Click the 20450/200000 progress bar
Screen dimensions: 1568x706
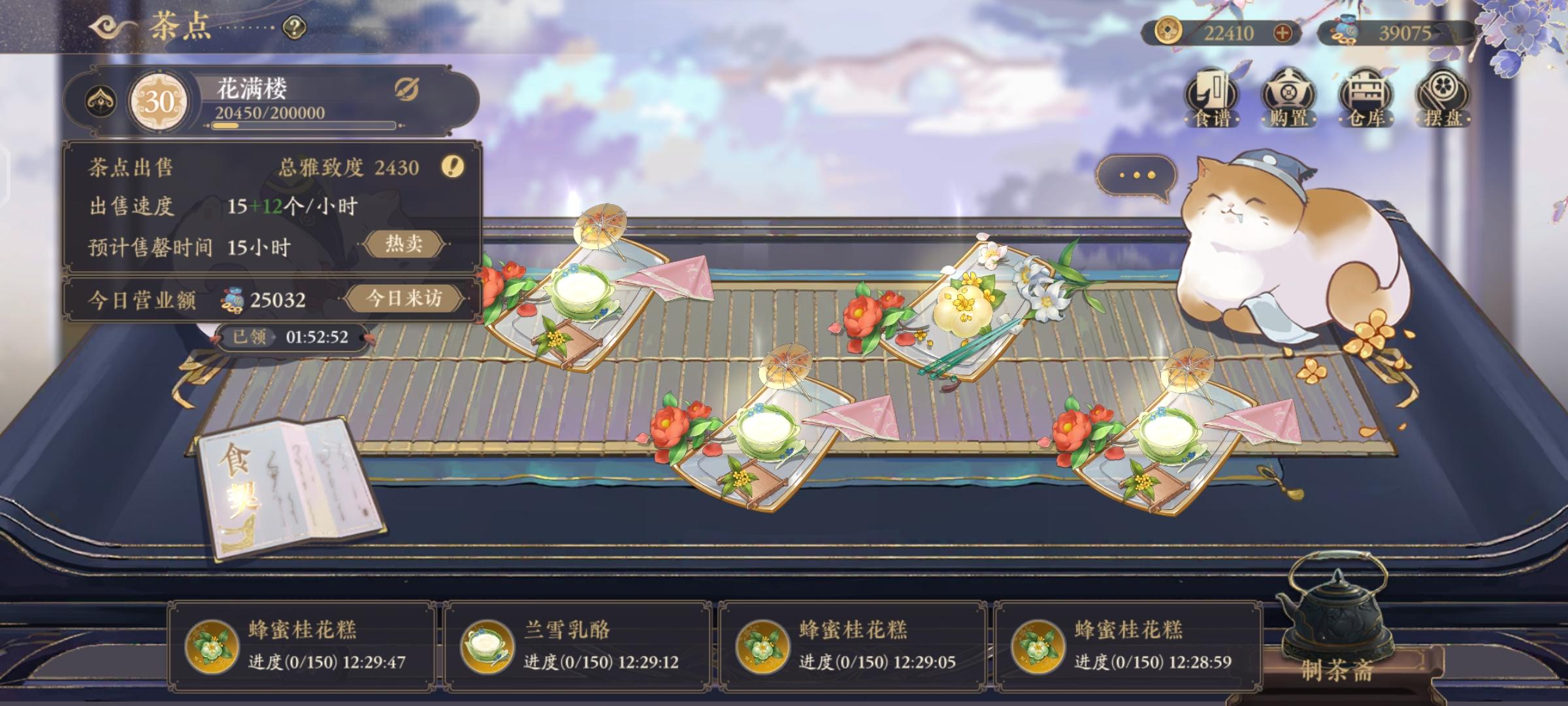click(x=303, y=123)
